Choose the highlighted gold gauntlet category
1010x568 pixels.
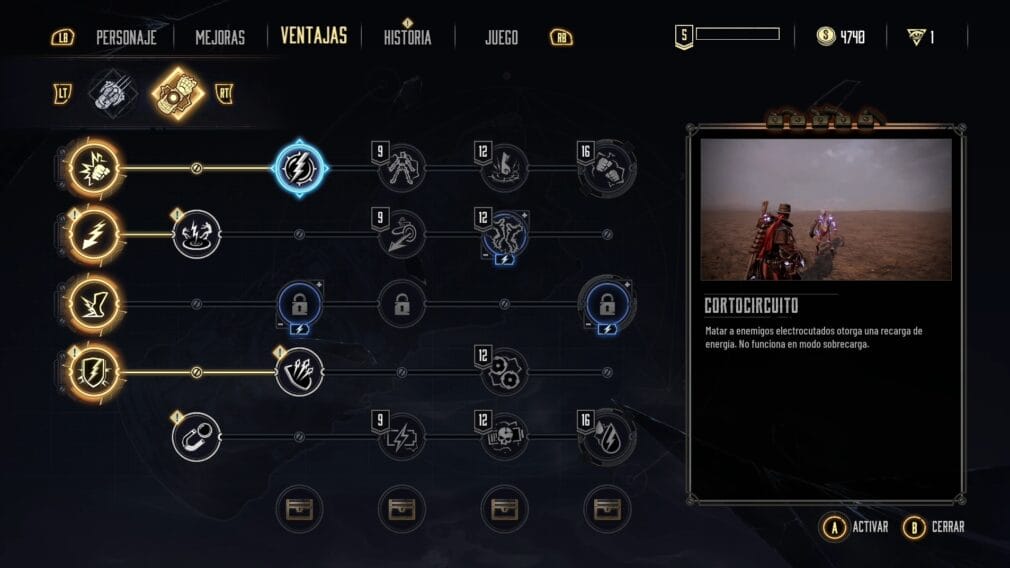(x=178, y=94)
